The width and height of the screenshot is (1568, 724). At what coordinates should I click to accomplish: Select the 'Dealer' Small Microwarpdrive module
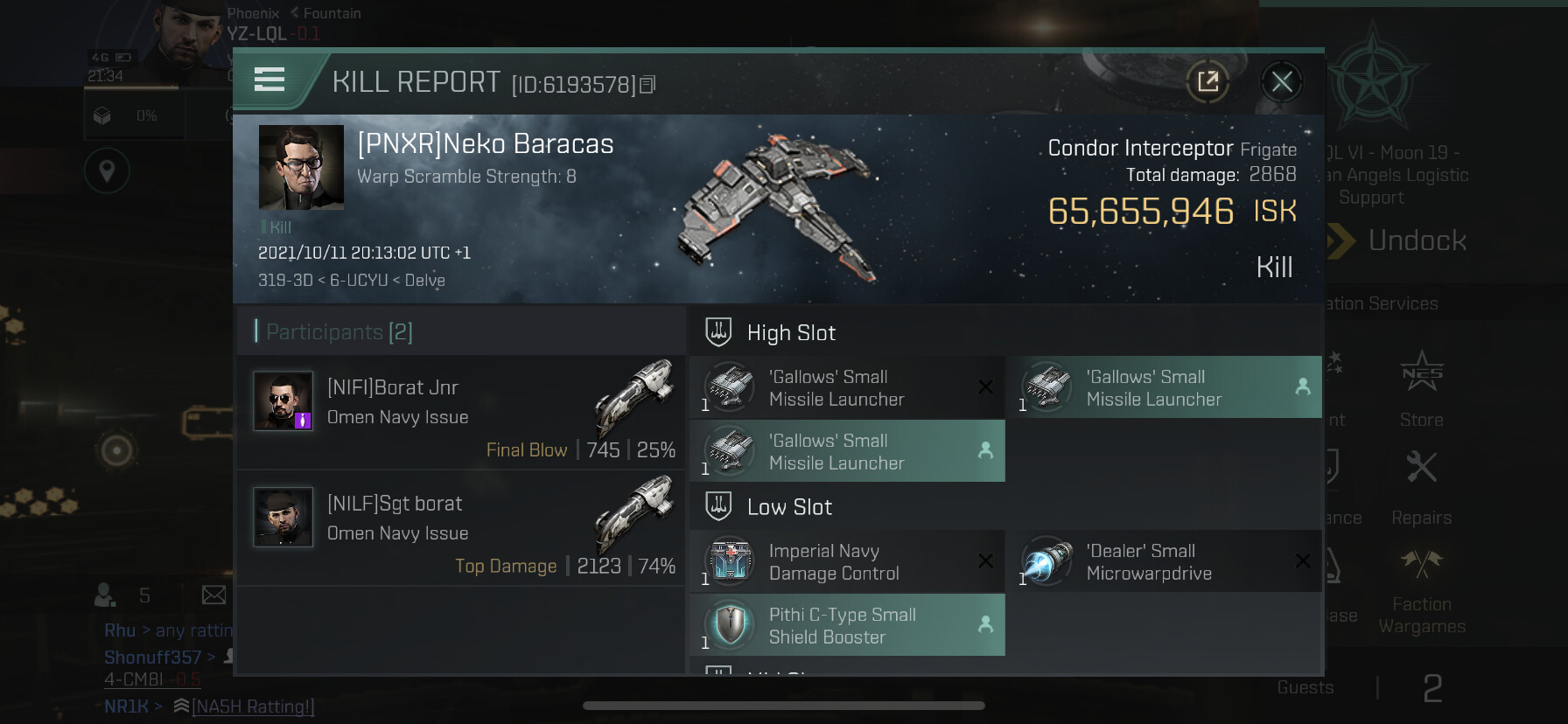[1164, 562]
